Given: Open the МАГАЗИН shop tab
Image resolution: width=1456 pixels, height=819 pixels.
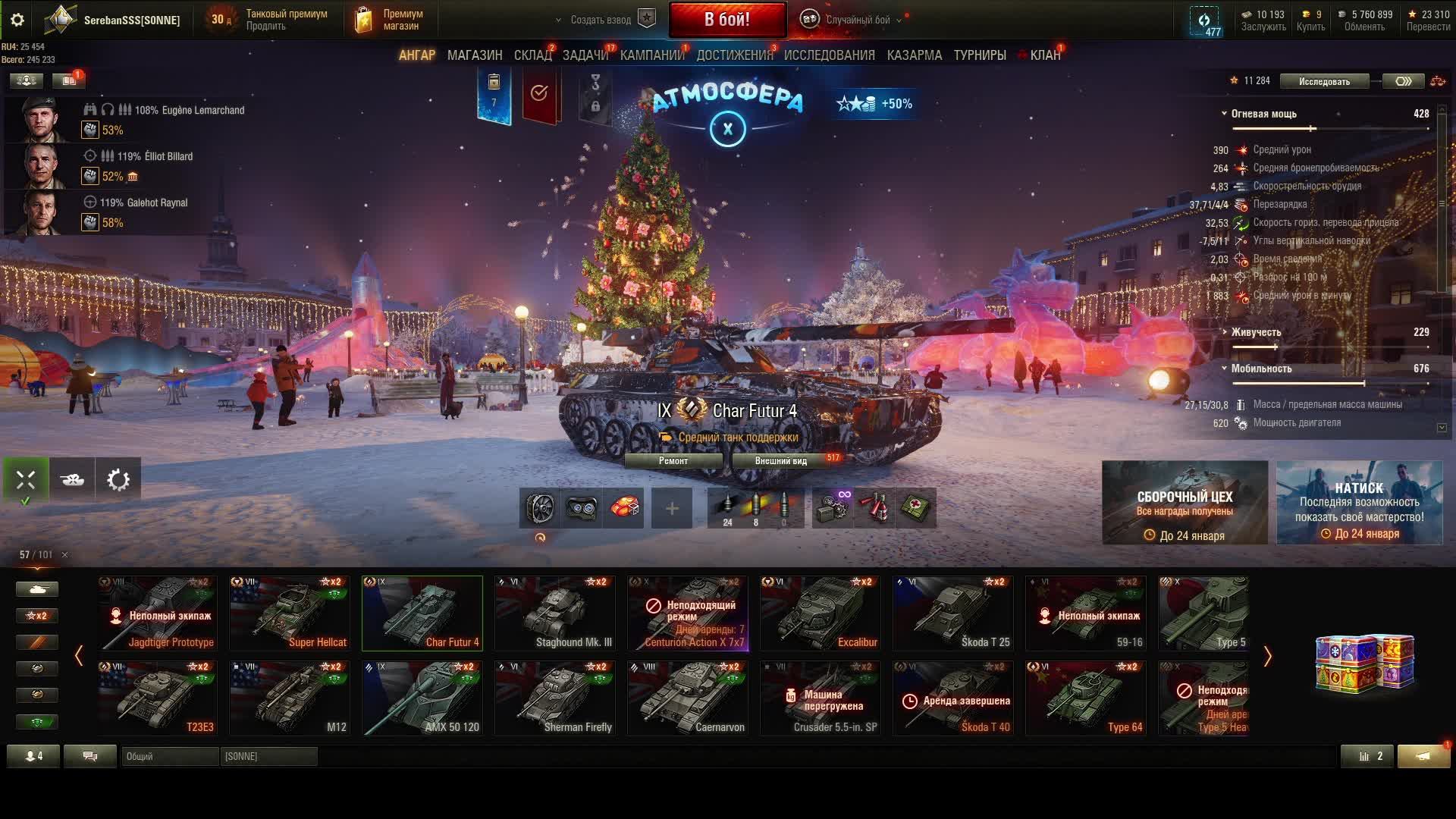Looking at the screenshot, I should [475, 55].
